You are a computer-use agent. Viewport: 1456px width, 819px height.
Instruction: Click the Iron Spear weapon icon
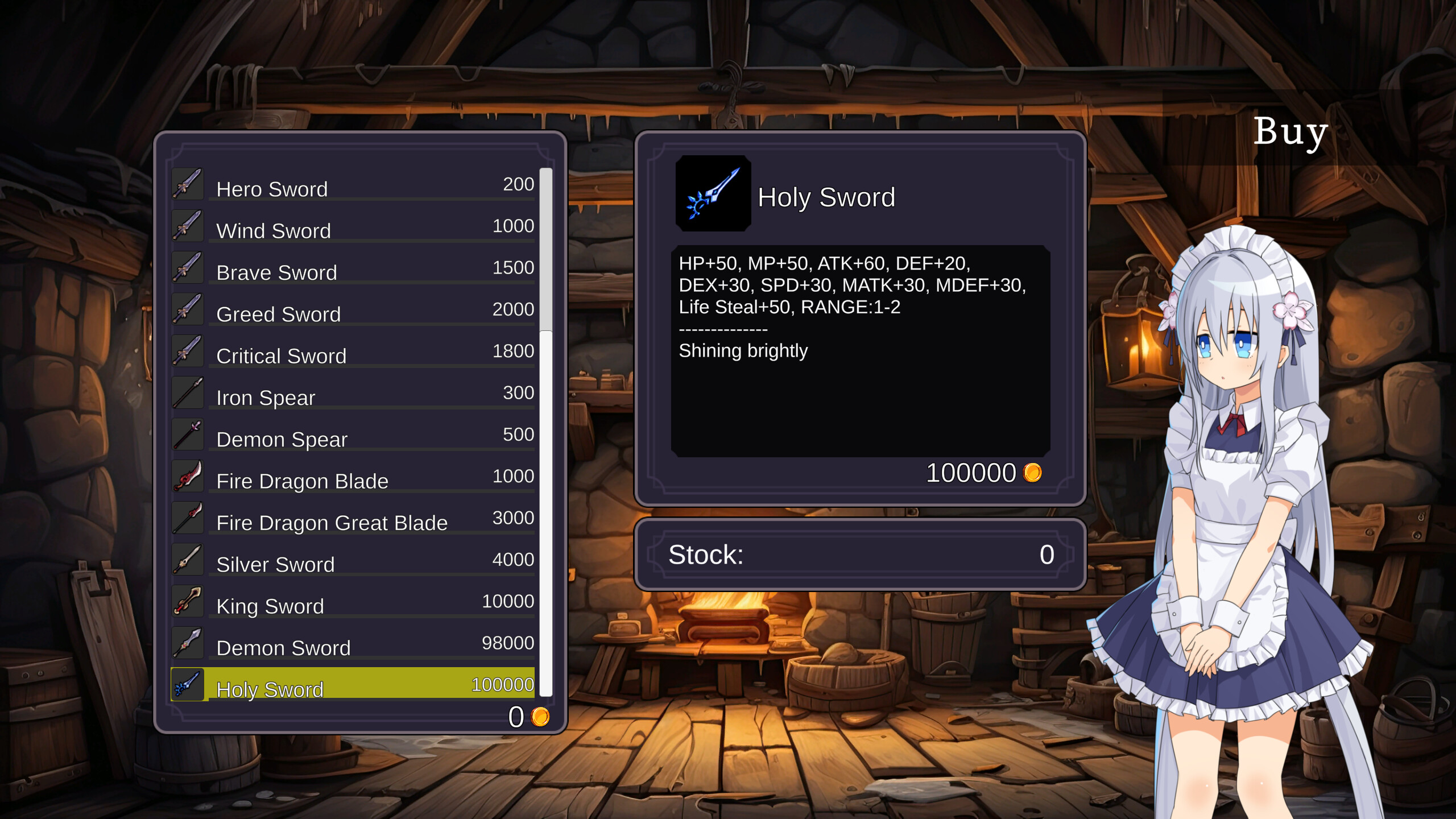pyautogui.click(x=188, y=392)
